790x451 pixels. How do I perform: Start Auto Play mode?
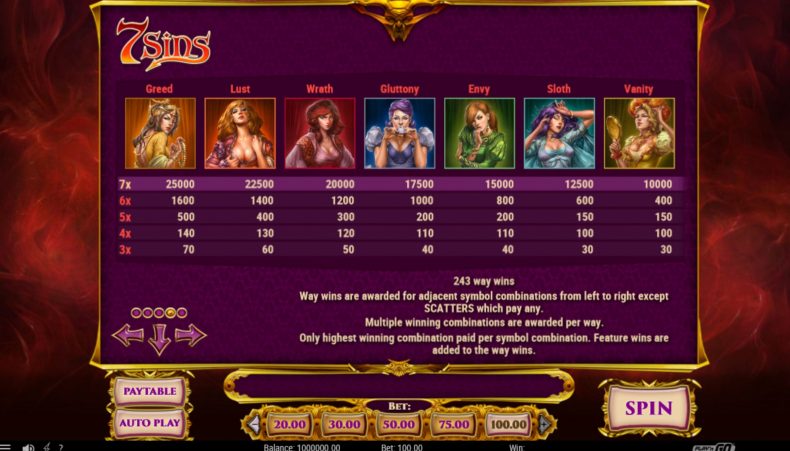pos(149,422)
